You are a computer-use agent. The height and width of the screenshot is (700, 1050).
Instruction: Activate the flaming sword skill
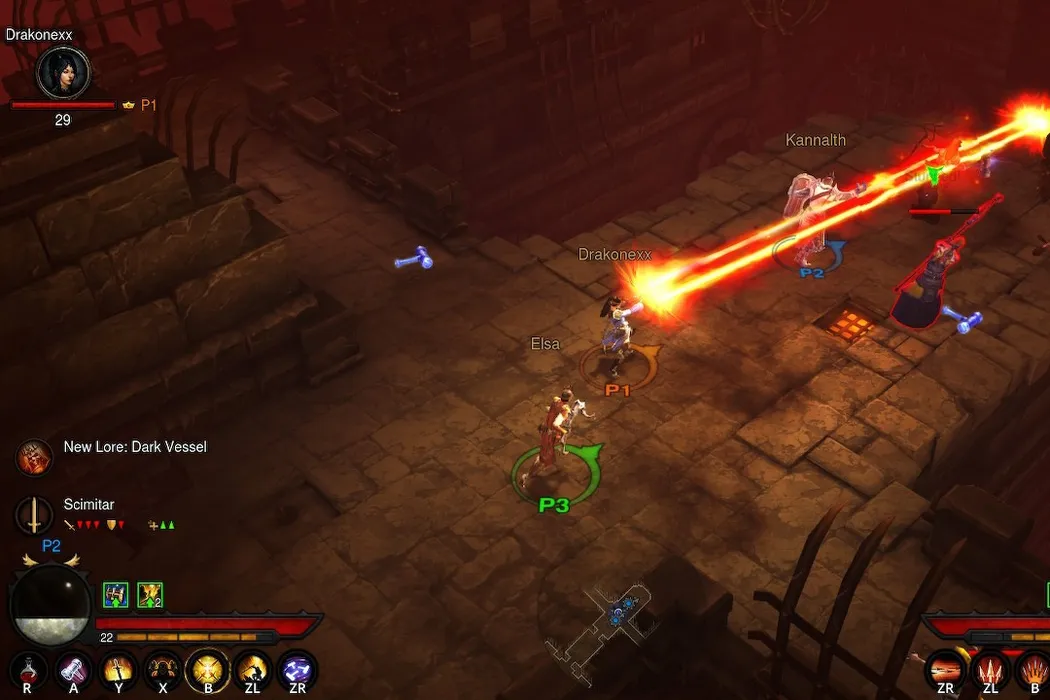(x=118, y=669)
